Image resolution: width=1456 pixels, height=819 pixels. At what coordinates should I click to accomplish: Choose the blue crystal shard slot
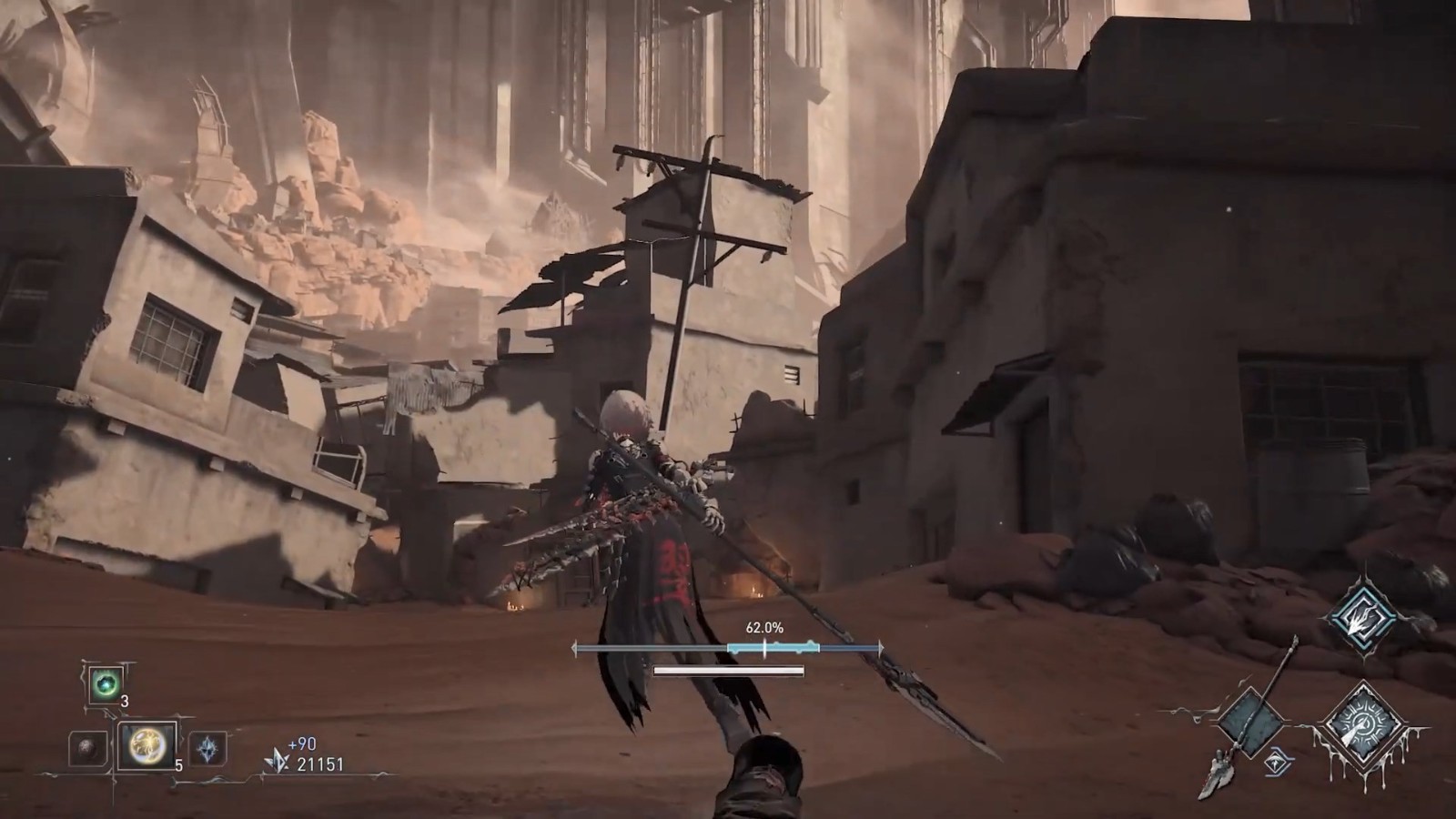tap(208, 750)
